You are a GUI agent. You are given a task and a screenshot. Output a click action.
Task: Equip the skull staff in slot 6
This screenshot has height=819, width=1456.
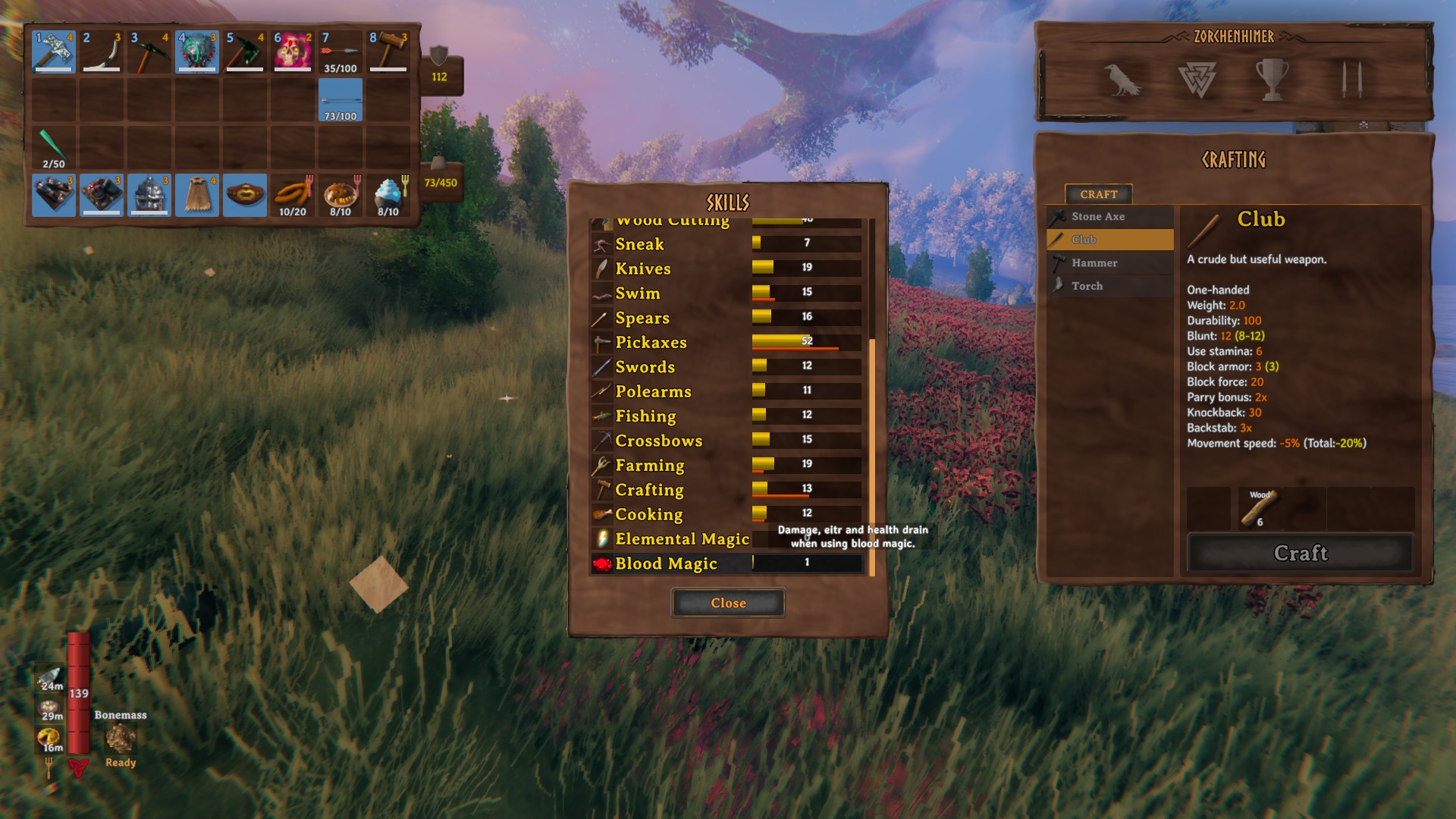coord(293,52)
